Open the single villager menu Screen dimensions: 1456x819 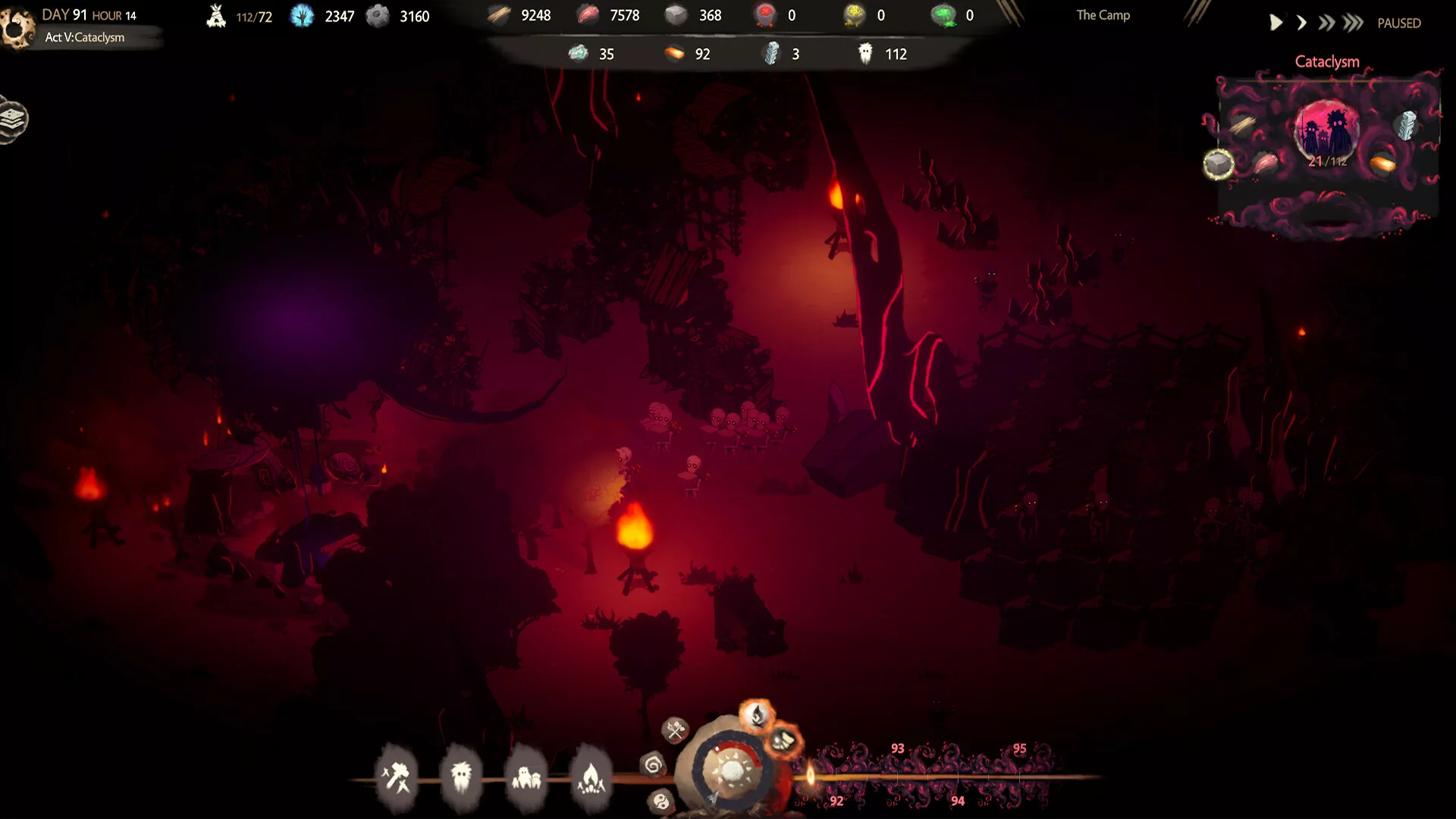point(461,777)
